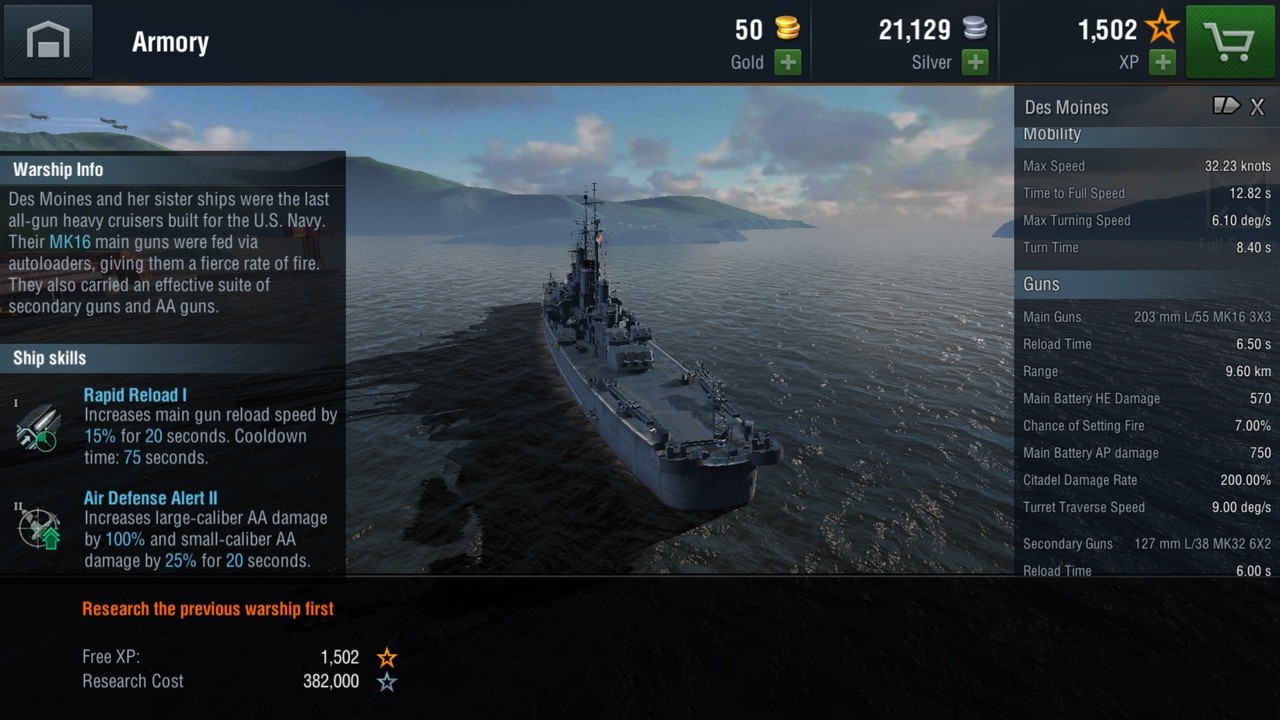Return to the port via hangar button
This screenshot has height=720, width=1280.
[48, 41]
